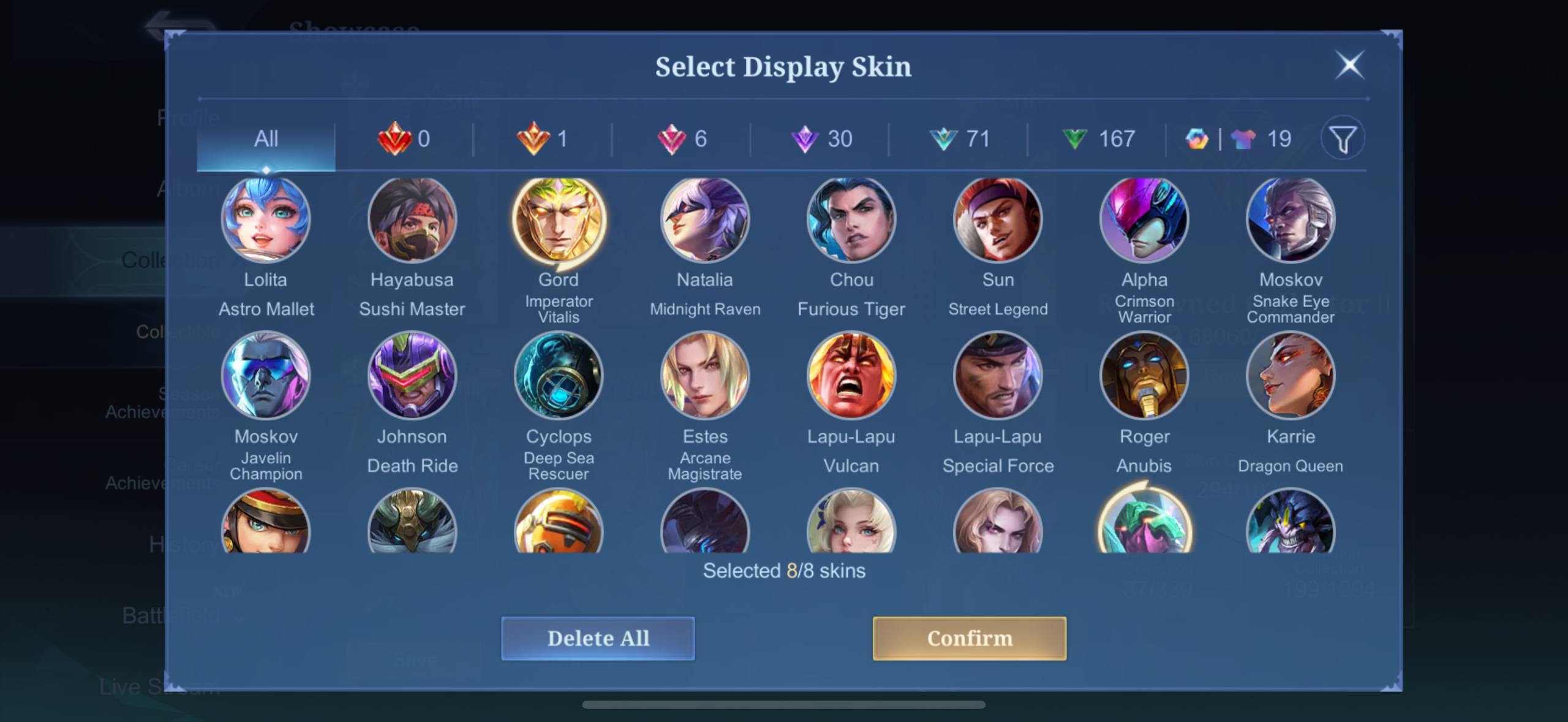Select Natalia's Midnight Raven skin
Image resolution: width=1568 pixels, height=722 pixels.
[x=705, y=219]
